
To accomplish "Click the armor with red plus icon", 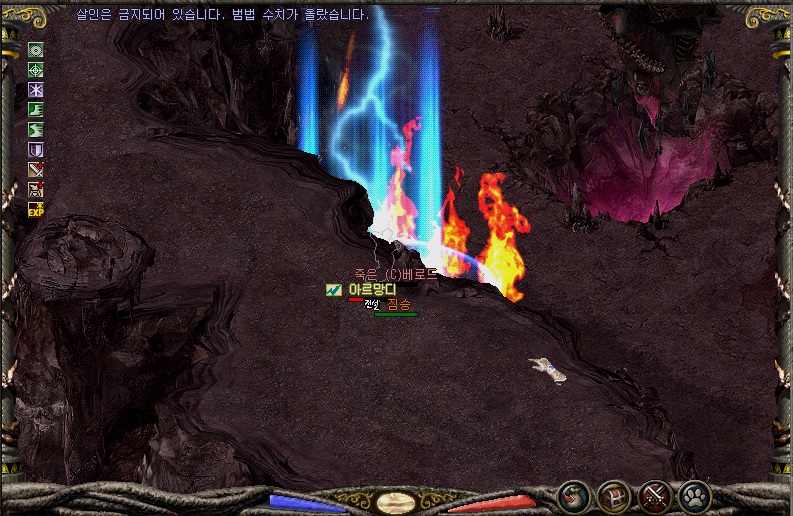I will pos(36,190).
